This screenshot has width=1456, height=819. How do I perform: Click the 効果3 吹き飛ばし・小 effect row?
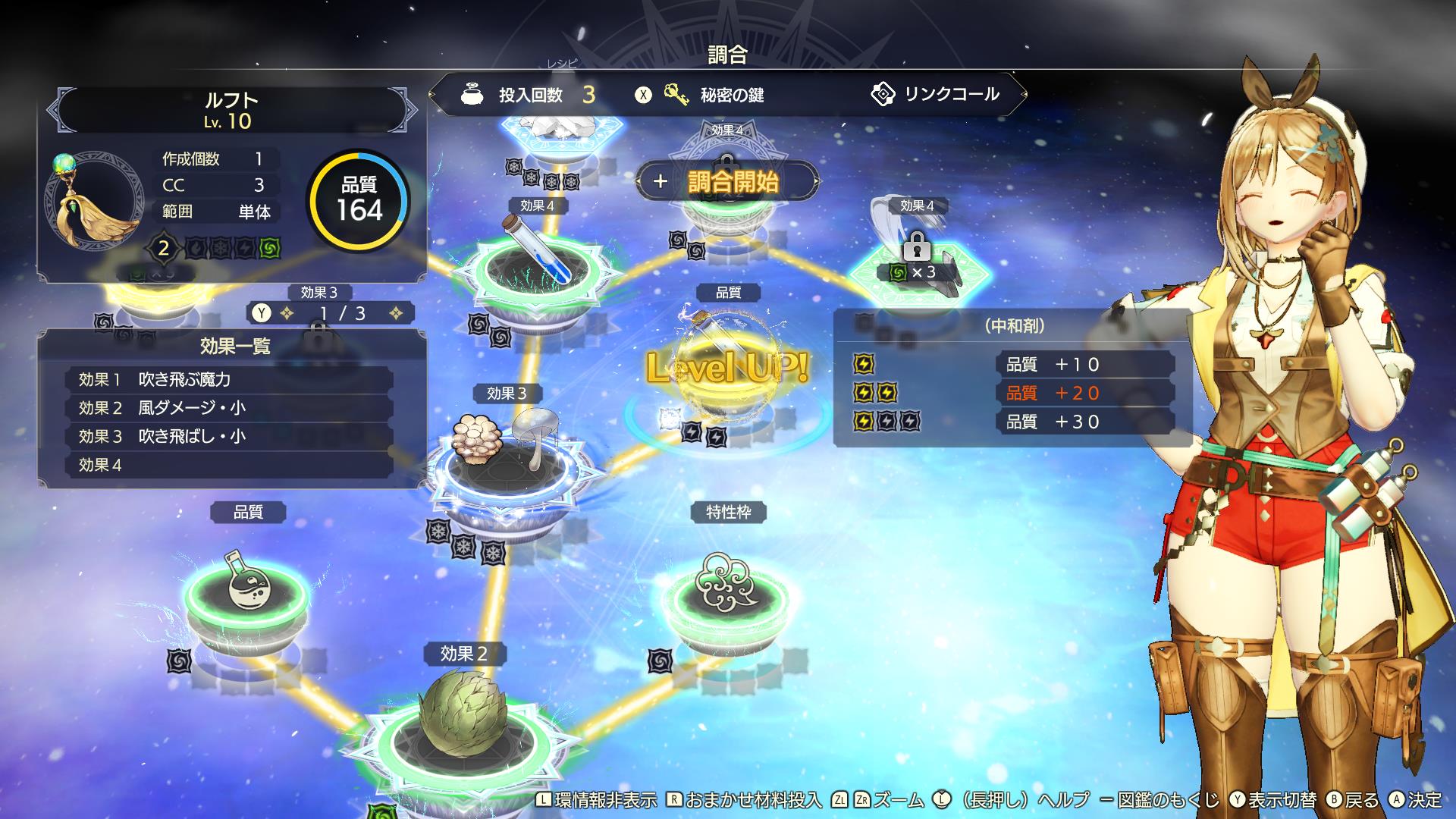point(229,436)
